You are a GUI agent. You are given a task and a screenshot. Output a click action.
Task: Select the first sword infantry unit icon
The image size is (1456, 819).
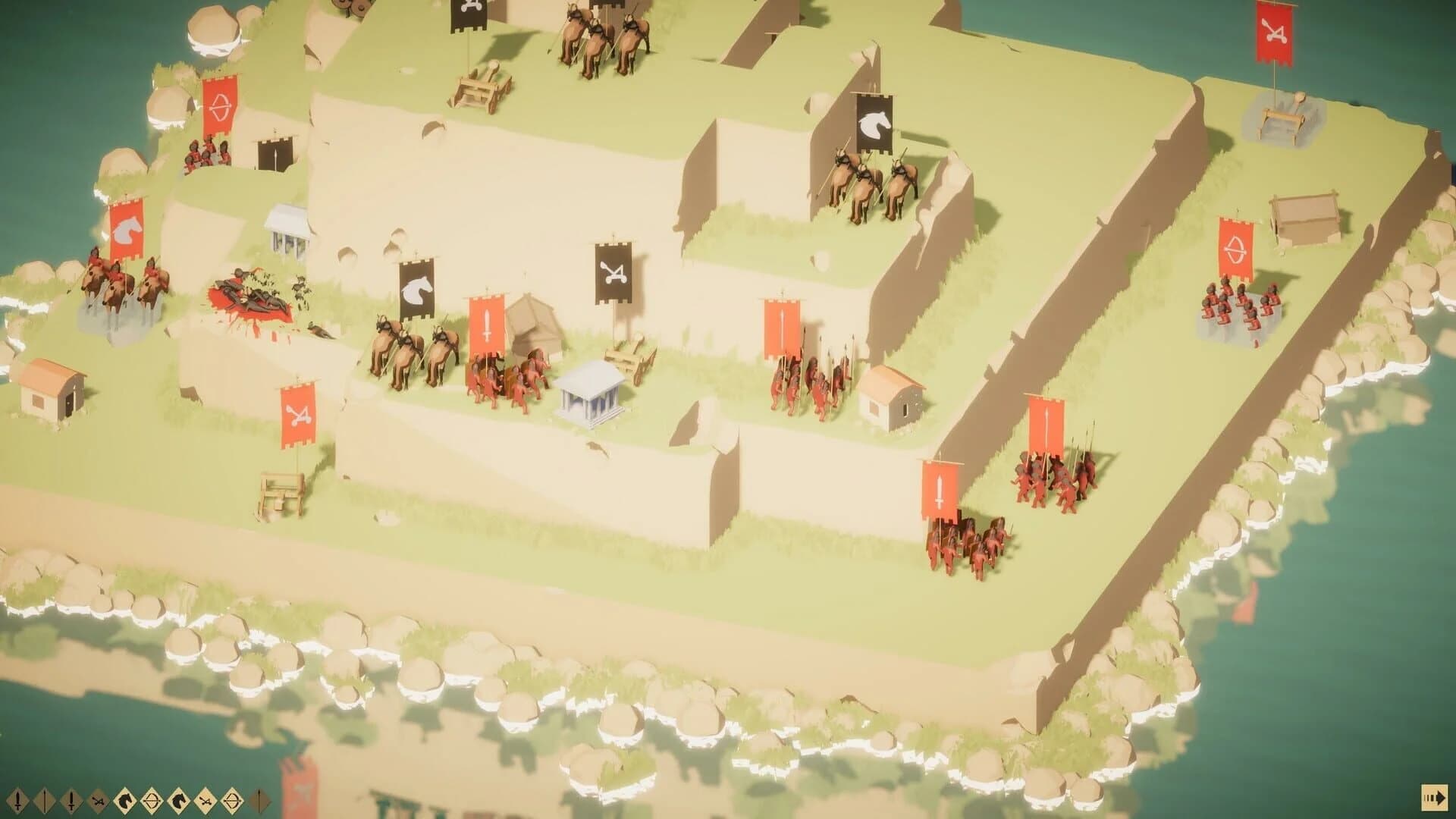point(19,801)
